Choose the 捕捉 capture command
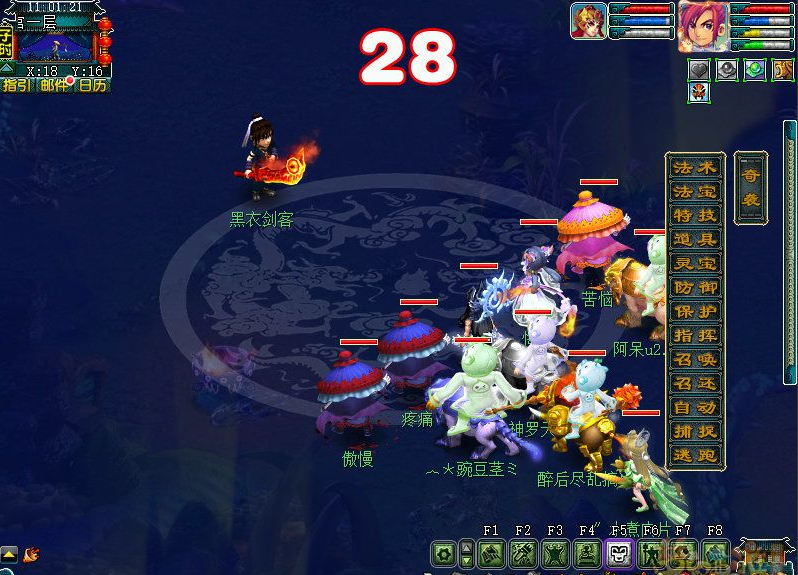 695,432
